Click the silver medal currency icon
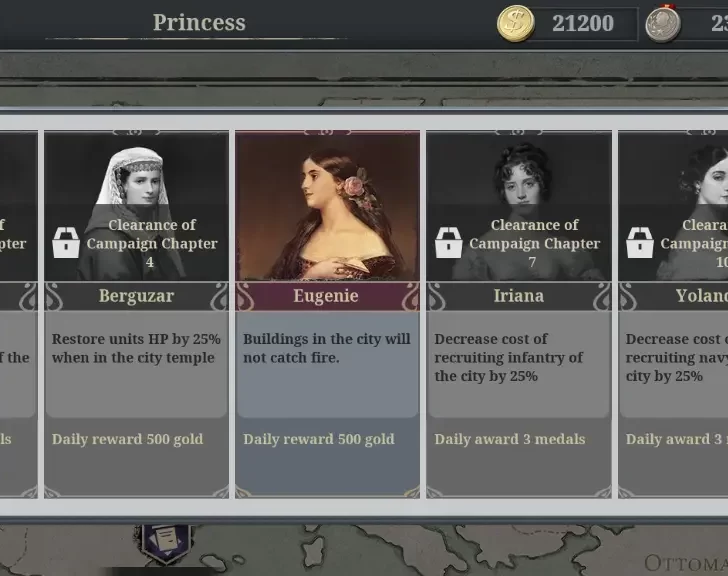Screen dimensions: 728x576 662,23
